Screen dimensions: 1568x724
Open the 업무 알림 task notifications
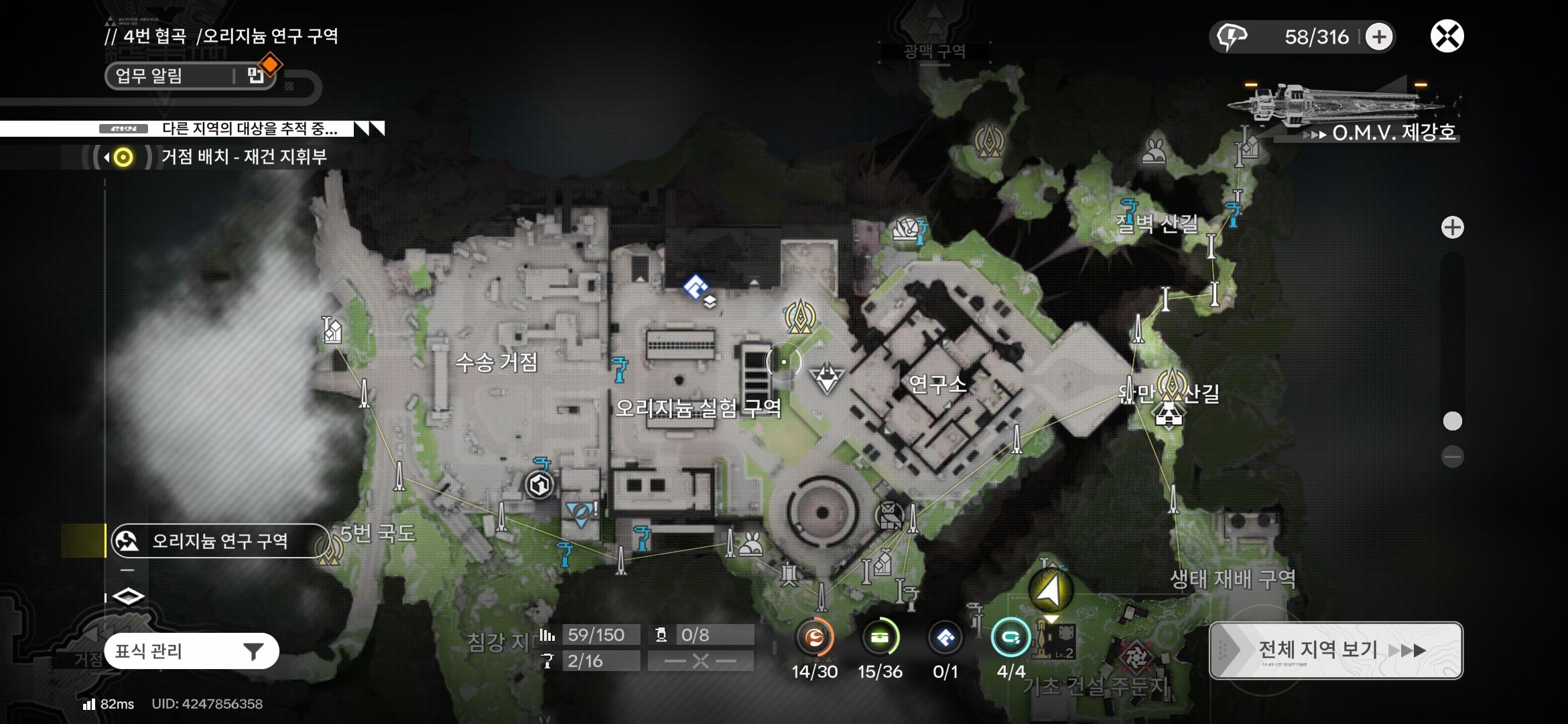pos(190,76)
